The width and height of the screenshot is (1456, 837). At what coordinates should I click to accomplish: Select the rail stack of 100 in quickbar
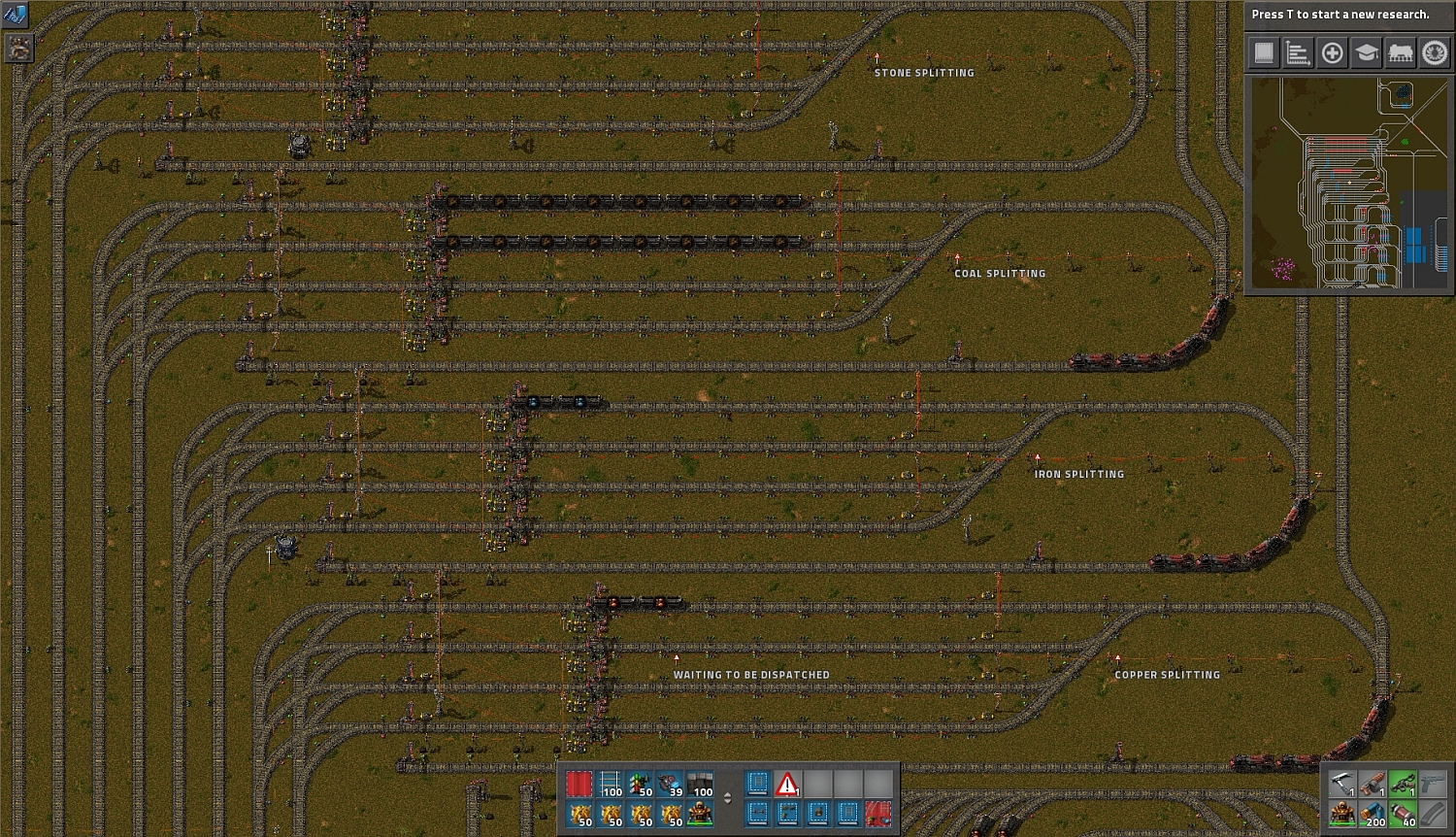[x=610, y=784]
